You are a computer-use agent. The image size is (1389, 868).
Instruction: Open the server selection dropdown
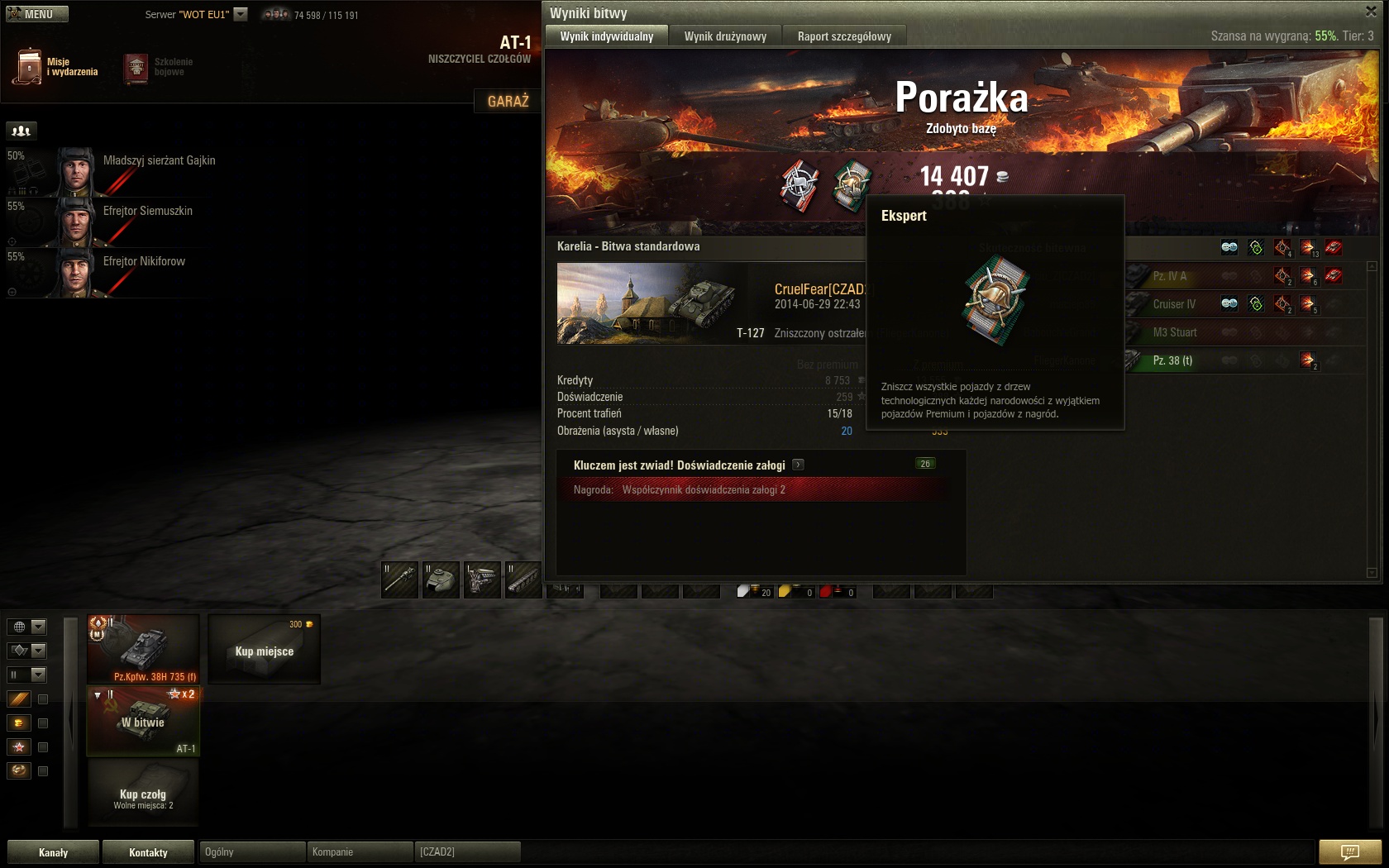click(241, 14)
